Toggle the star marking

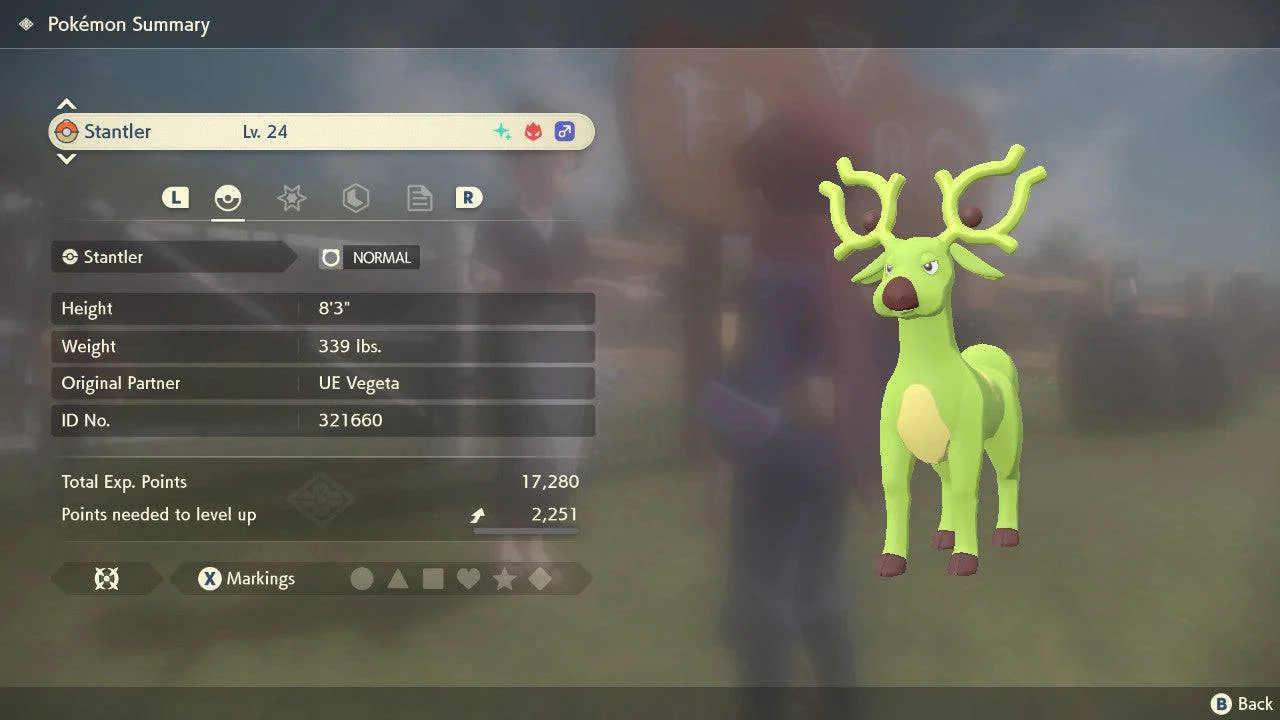tap(504, 579)
